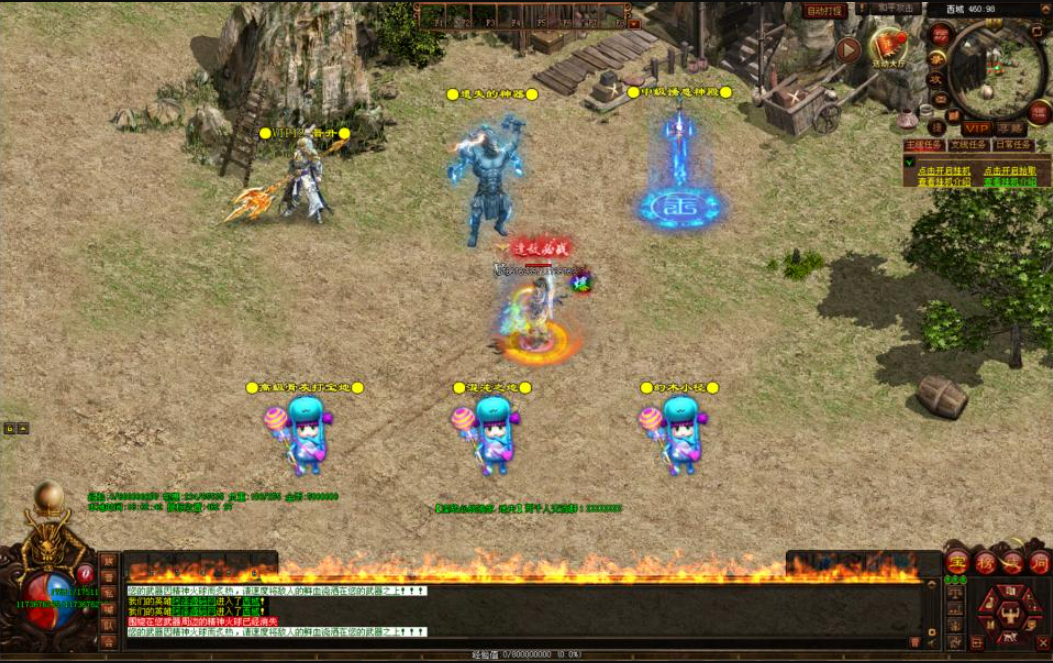
Task: Open the red 榜 ranking button
Action: [985, 562]
